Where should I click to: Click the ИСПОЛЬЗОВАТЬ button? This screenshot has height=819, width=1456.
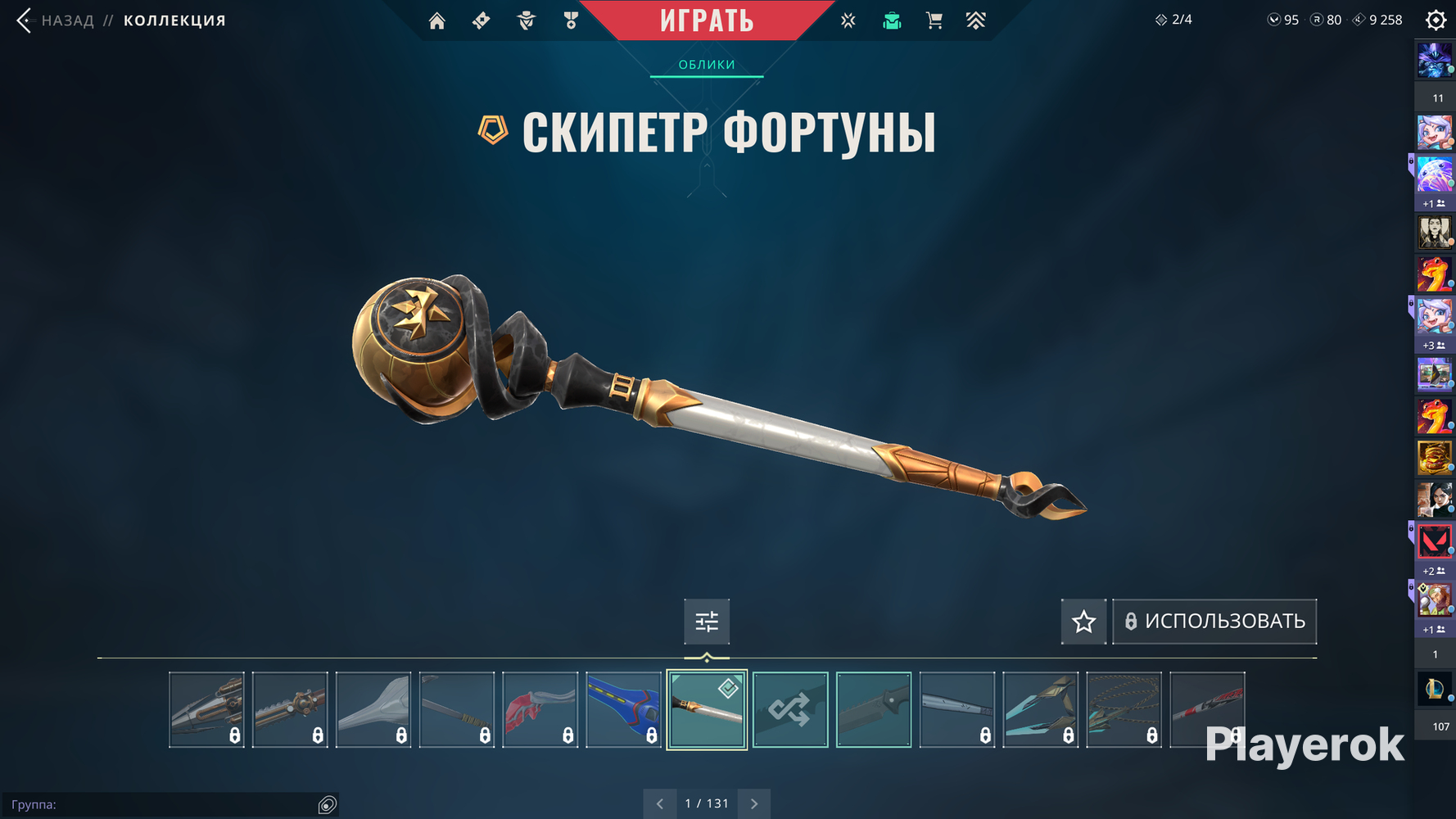[x=1214, y=622]
